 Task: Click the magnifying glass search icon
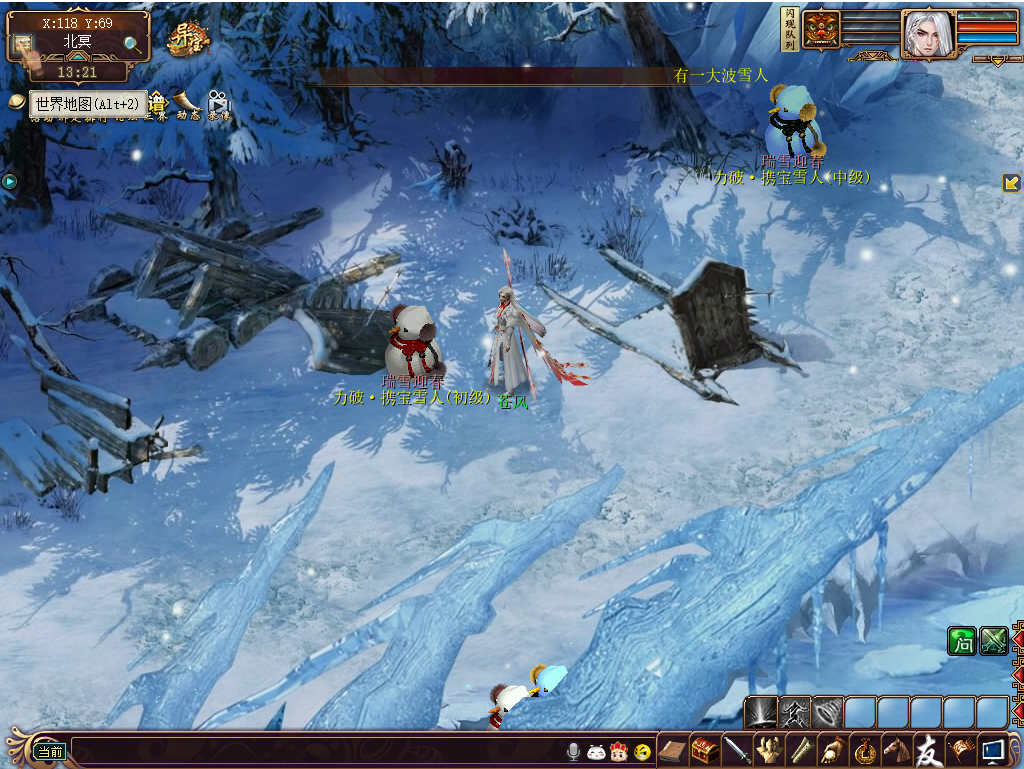tap(132, 44)
